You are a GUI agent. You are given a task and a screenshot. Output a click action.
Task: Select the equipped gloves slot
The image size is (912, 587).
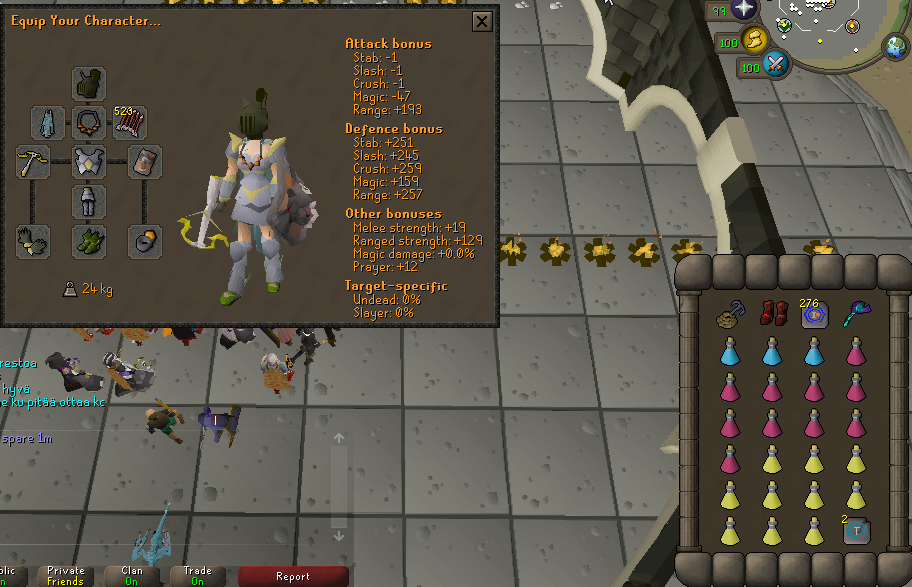[x=33, y=241]
